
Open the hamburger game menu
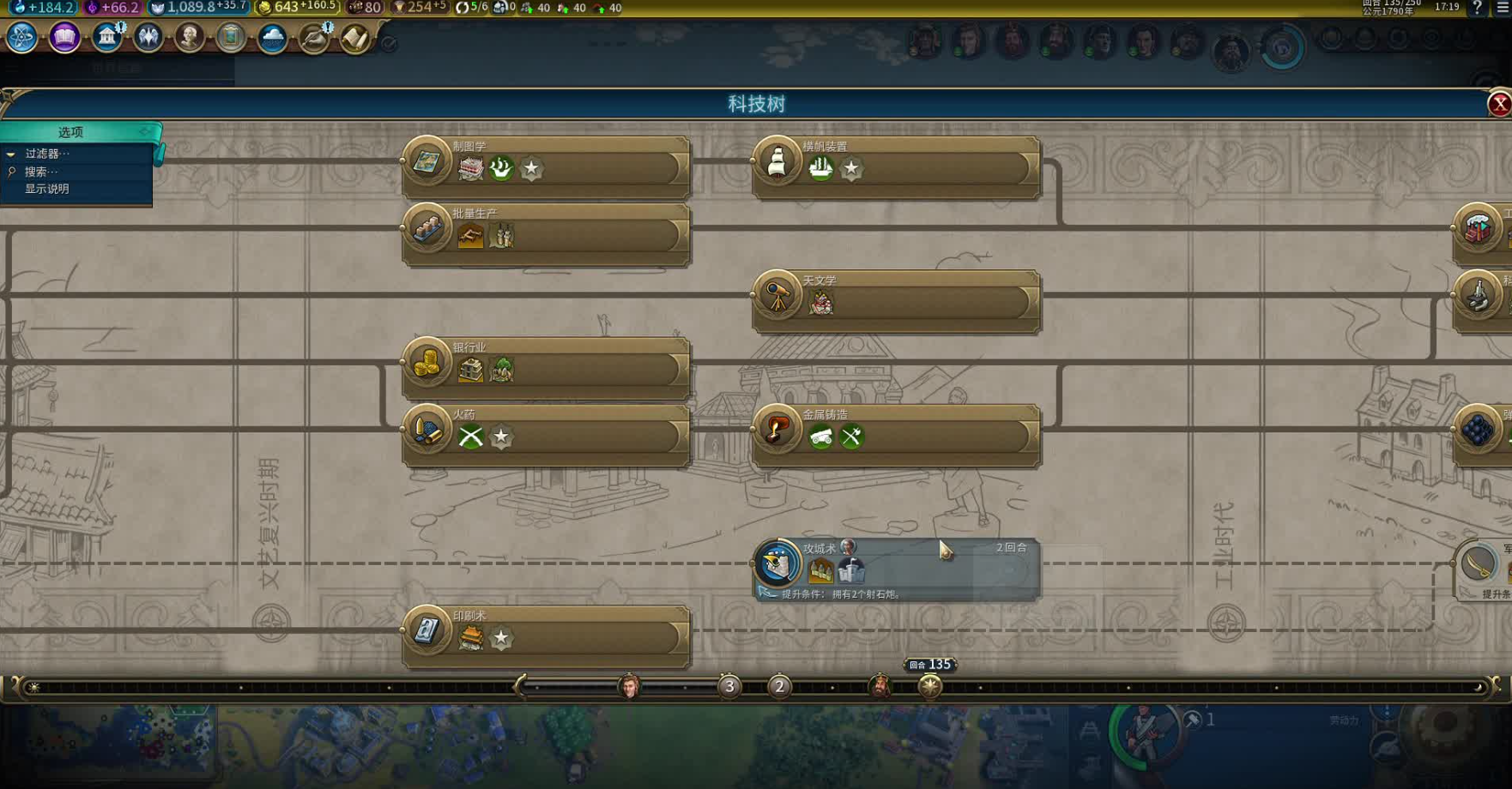[x=1502, y=8]
